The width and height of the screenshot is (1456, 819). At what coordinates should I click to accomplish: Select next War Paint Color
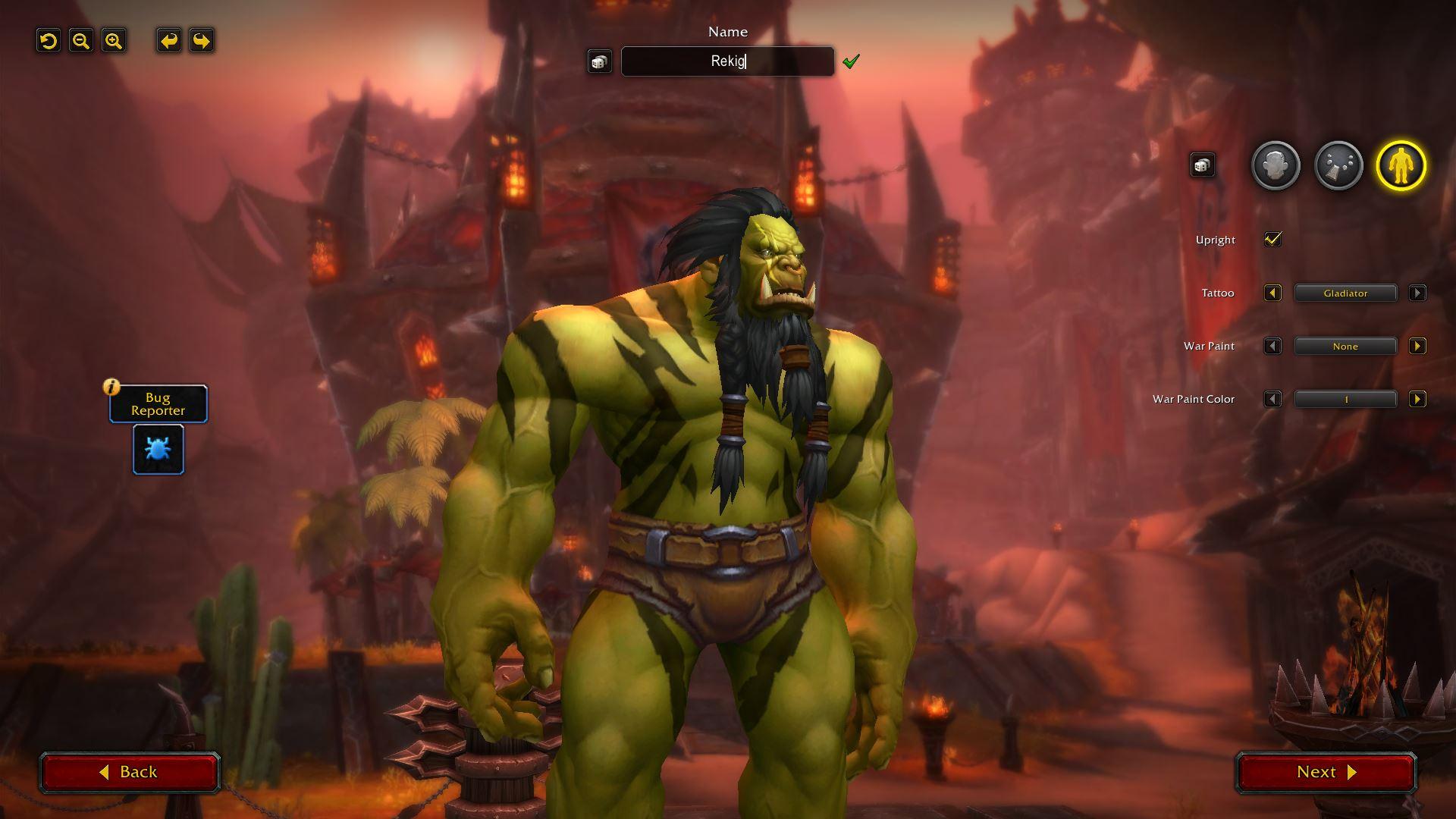click(x=1417, y=400)
